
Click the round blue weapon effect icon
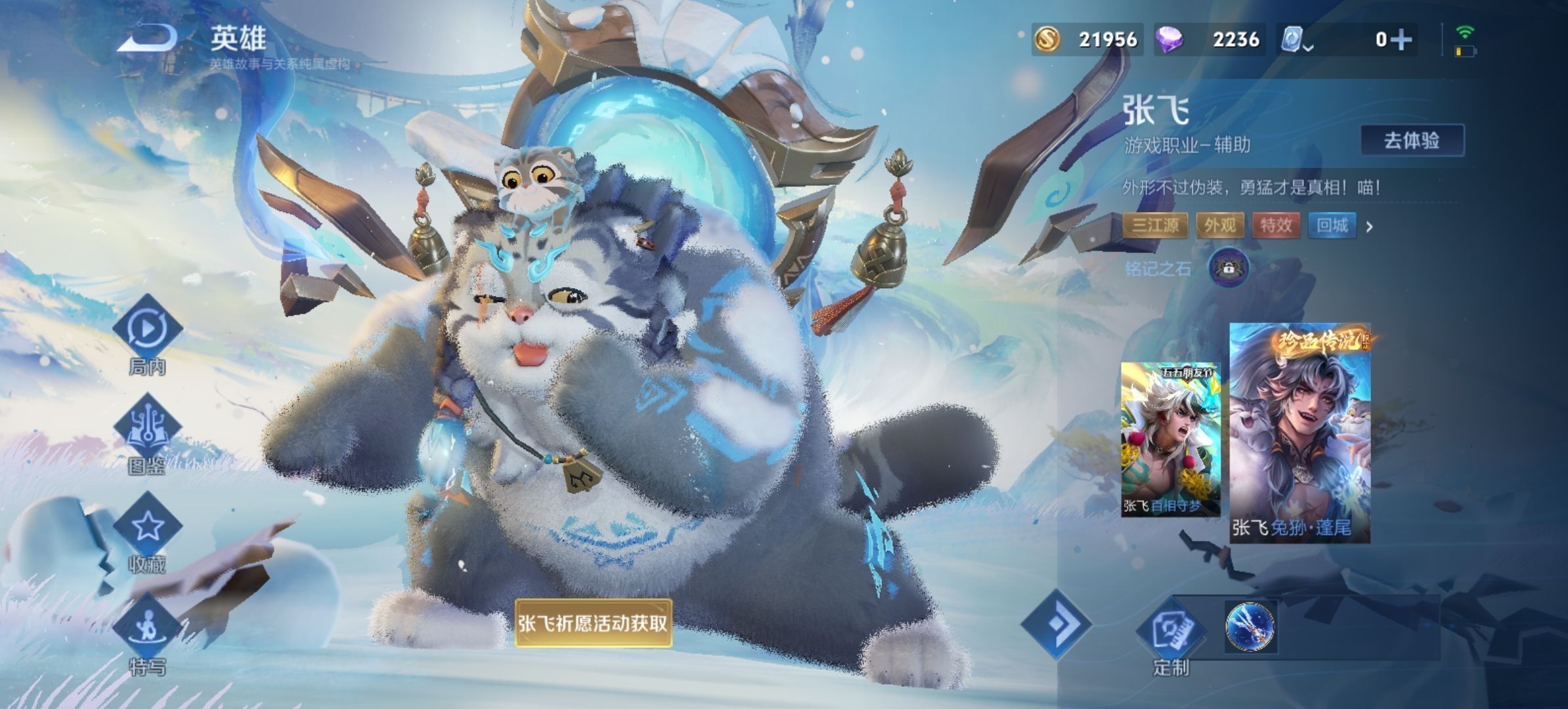coord(1250,626)
